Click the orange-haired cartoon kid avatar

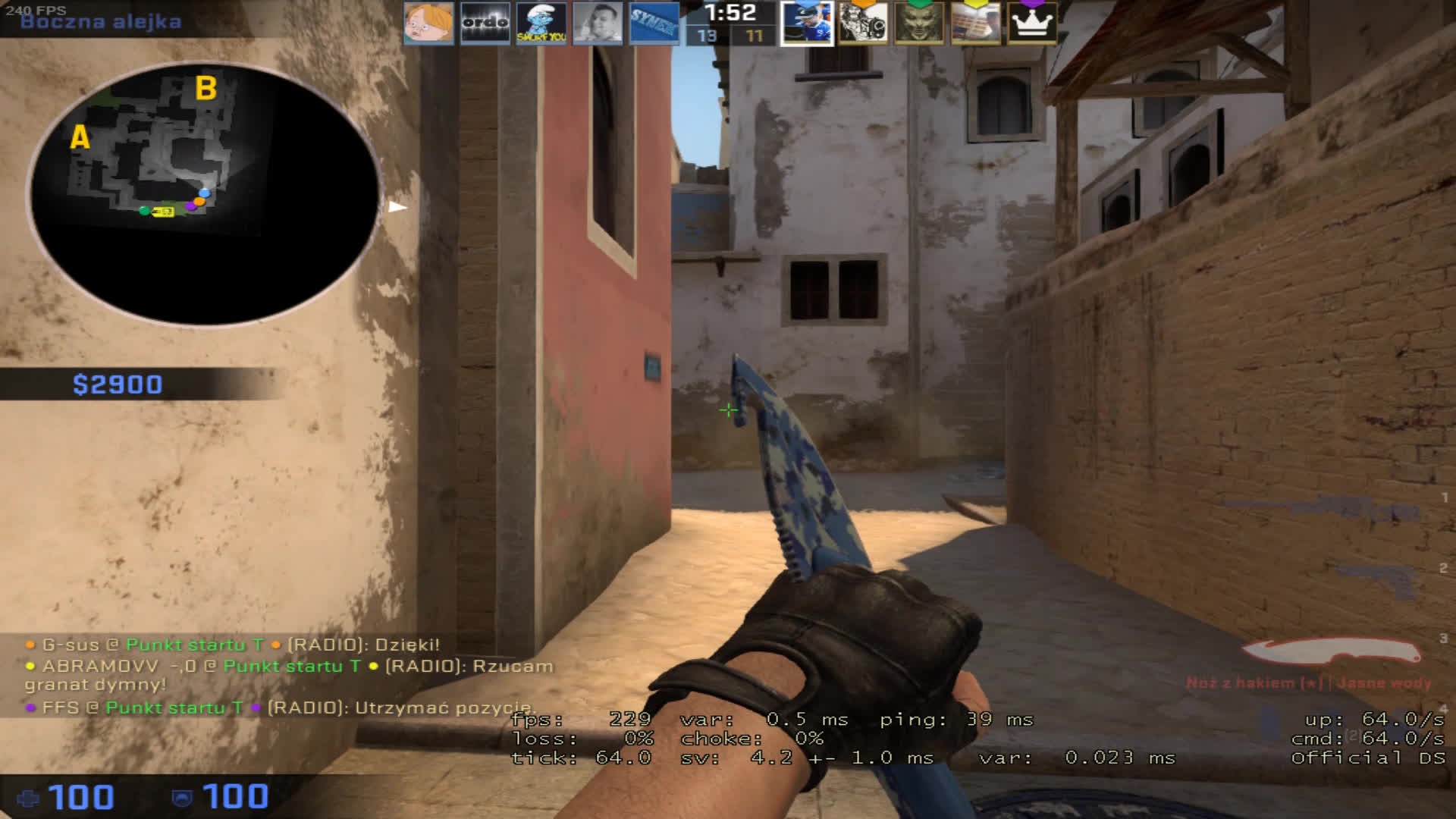point(428,23)
